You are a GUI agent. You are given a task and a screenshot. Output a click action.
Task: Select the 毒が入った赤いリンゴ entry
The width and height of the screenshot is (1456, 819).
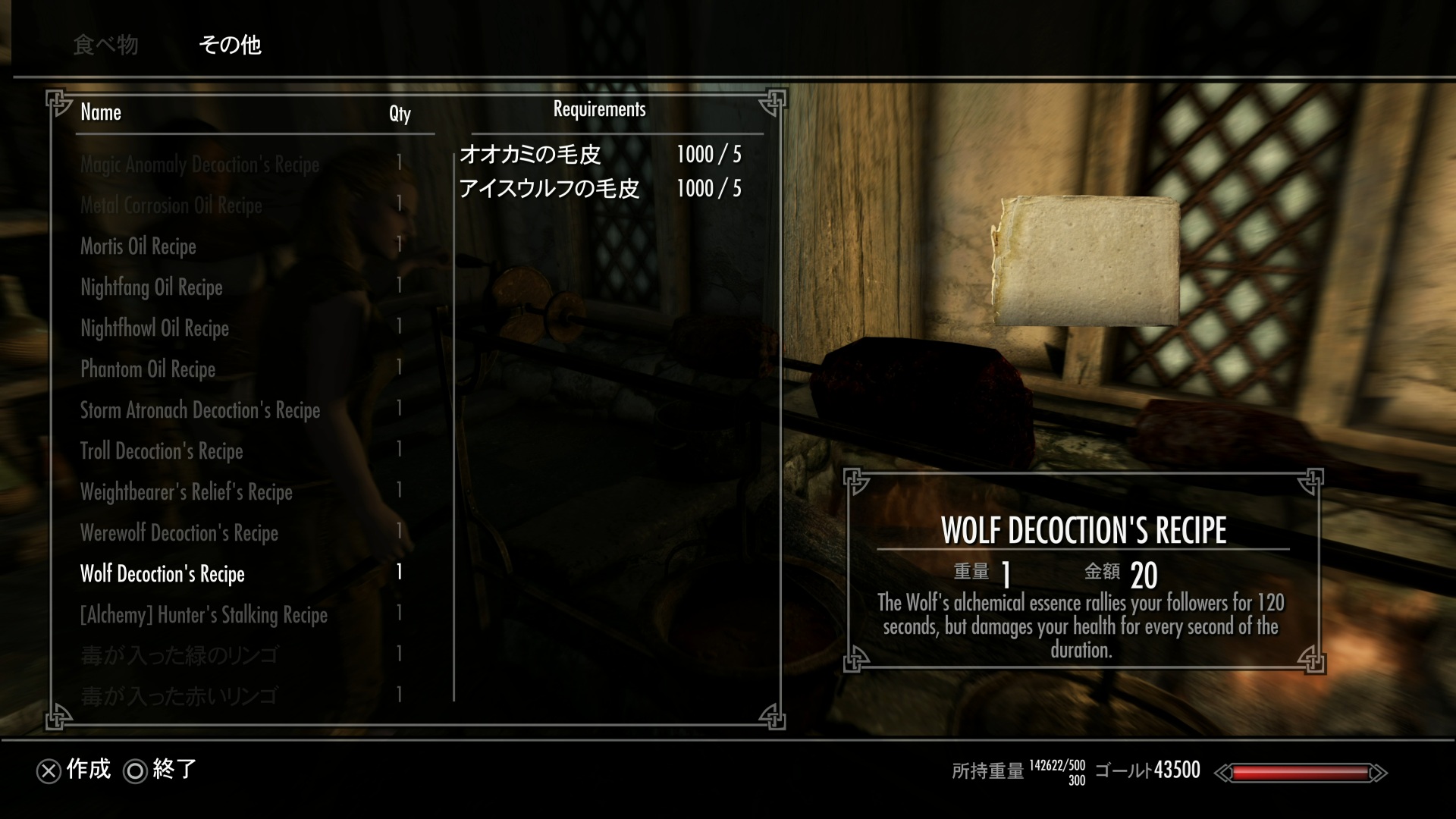(x=179, y=695)
